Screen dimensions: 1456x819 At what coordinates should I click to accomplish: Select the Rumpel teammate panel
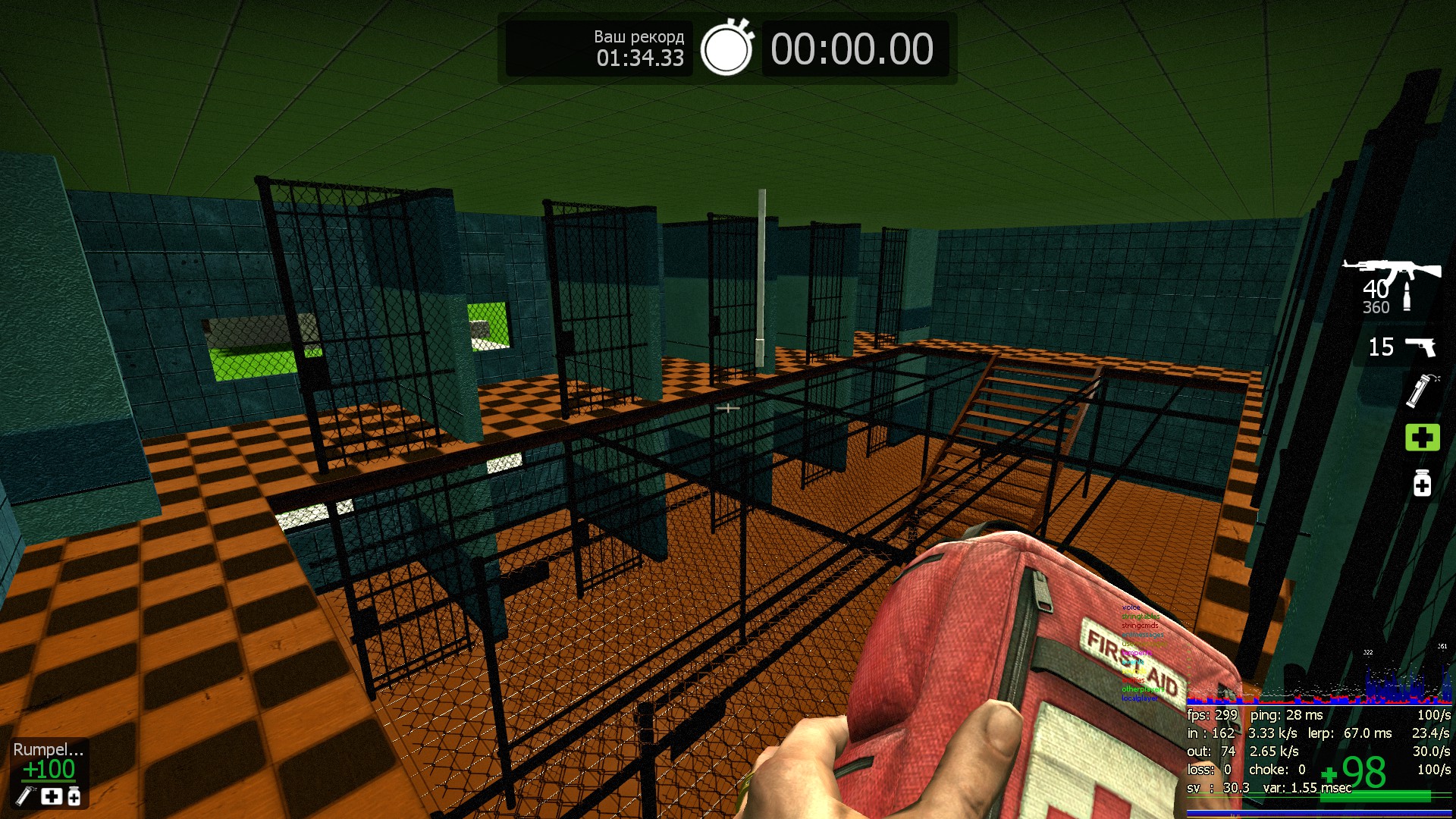tap(49, 771)
